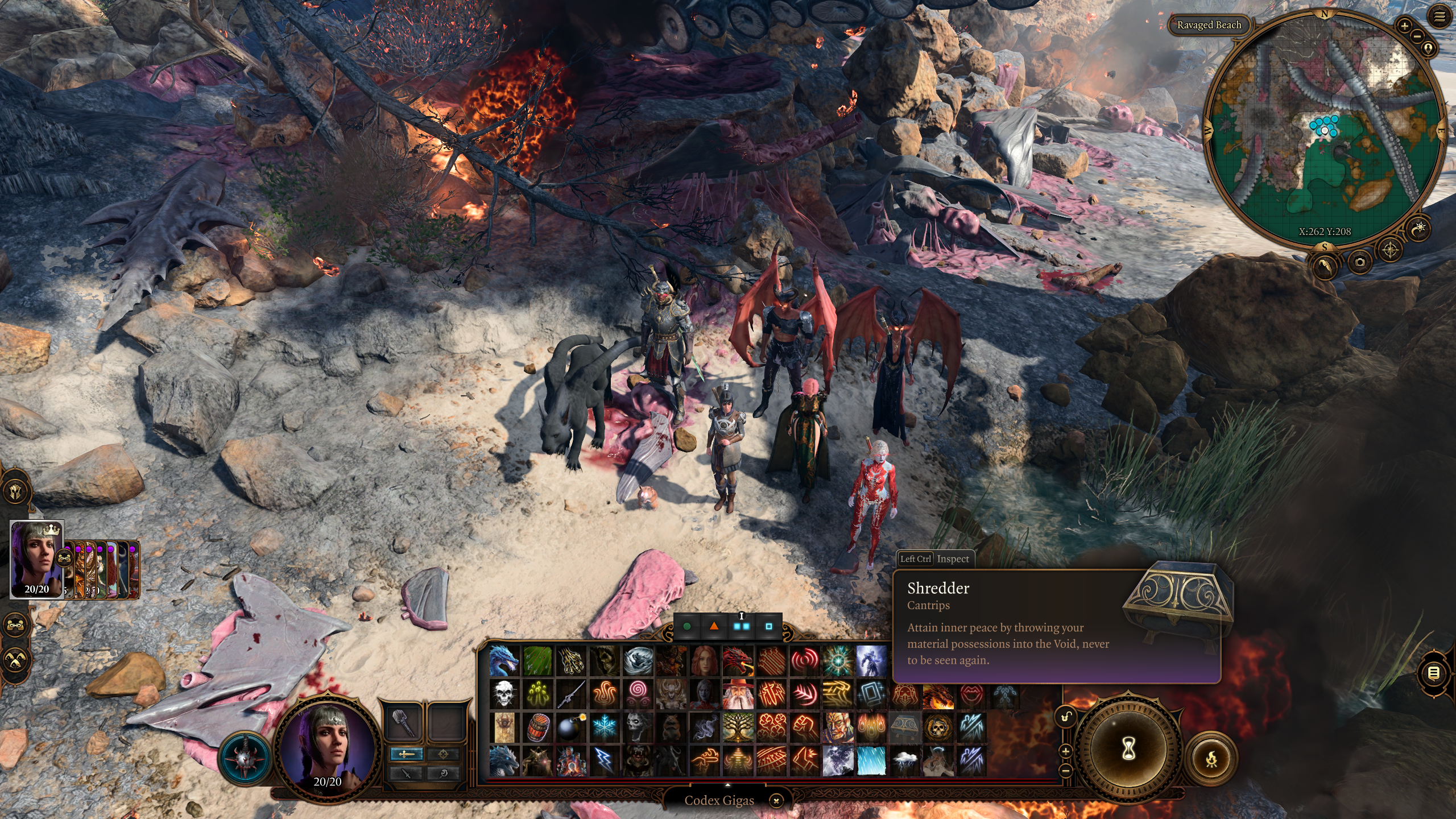Open the camera photo mode button
The width and height of the screenshot is (1456, 819).
(1360, 262)
